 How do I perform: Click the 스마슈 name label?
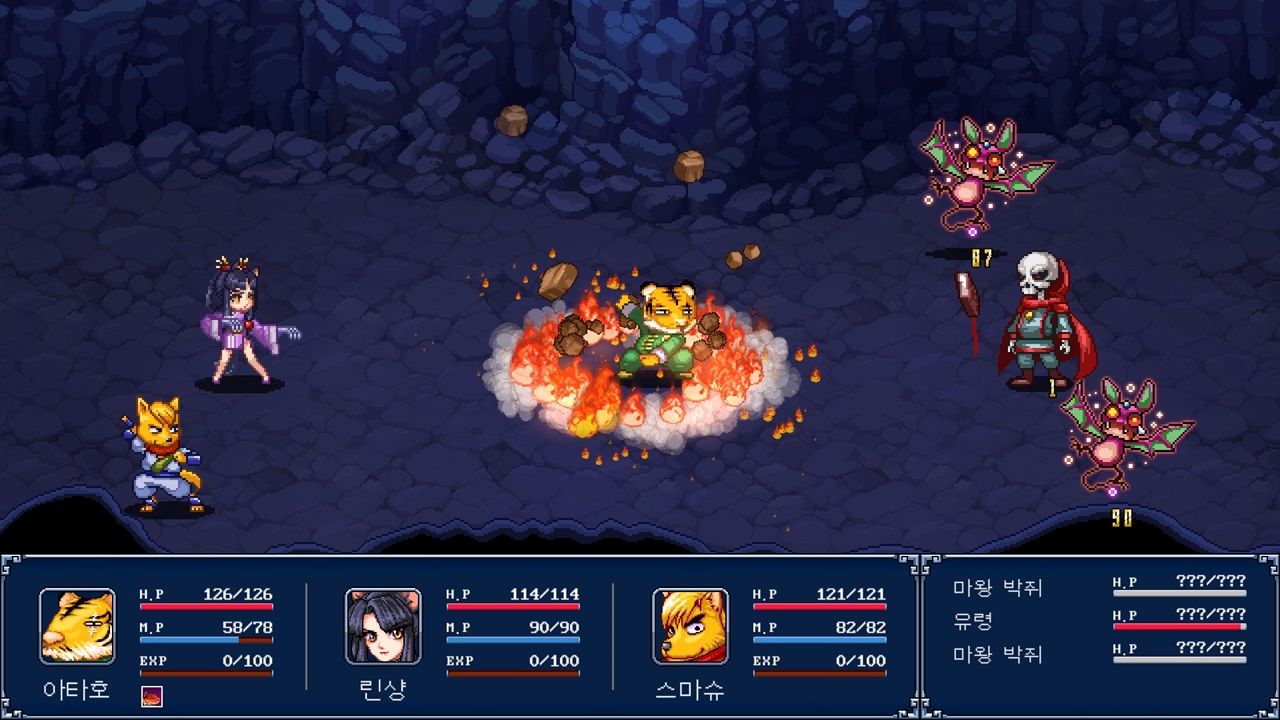(690, 690)
